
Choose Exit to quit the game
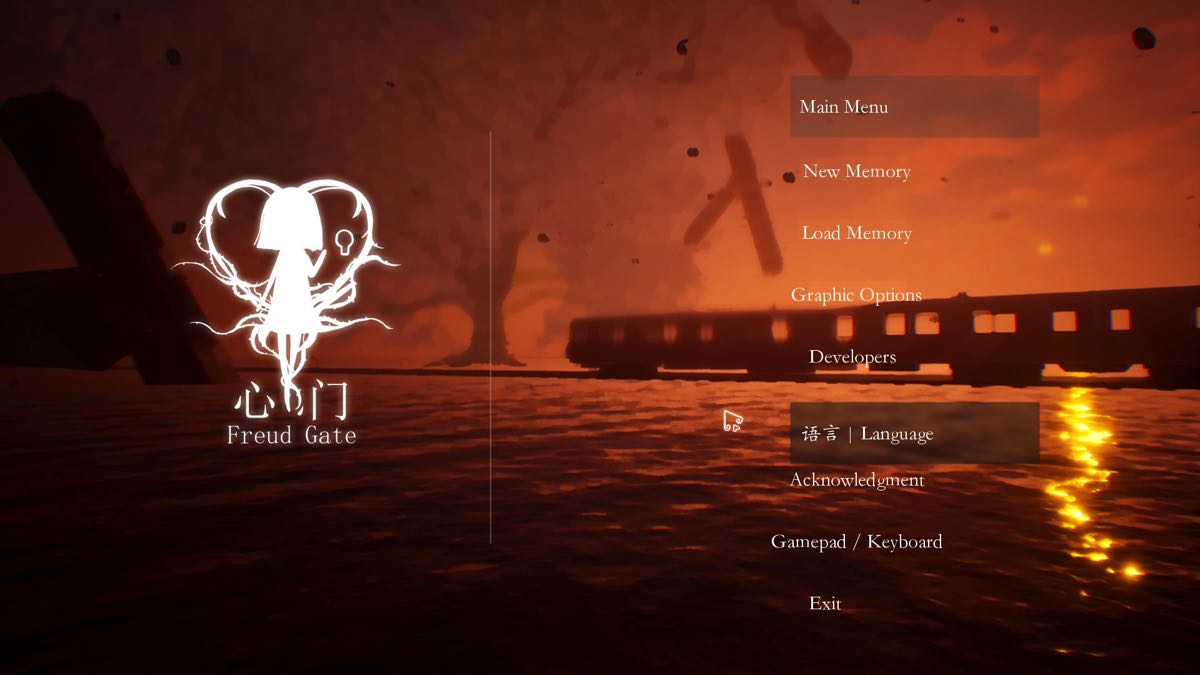pyautogui.click(x=825, y=604)
